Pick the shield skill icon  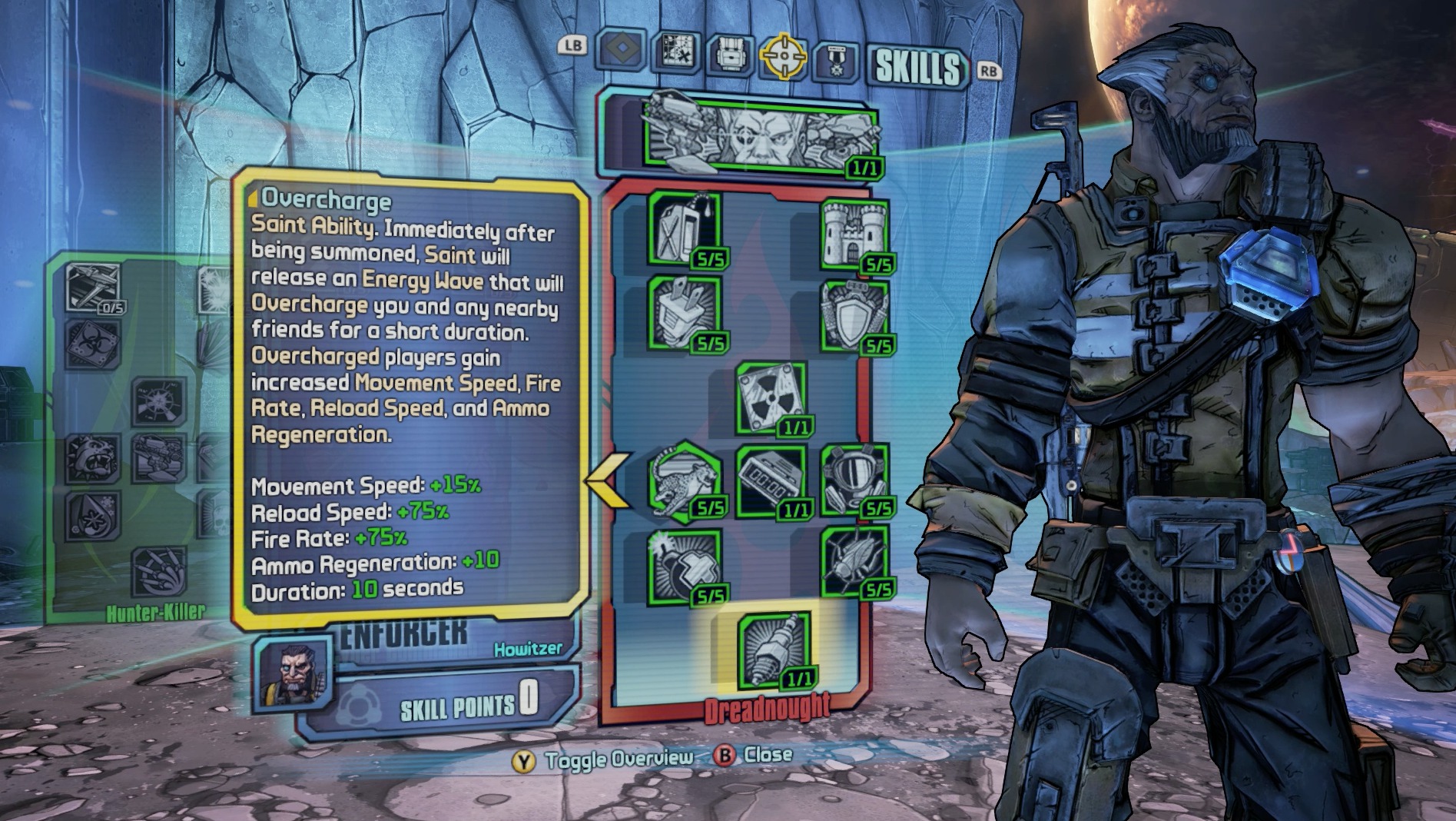pos(854,317)
